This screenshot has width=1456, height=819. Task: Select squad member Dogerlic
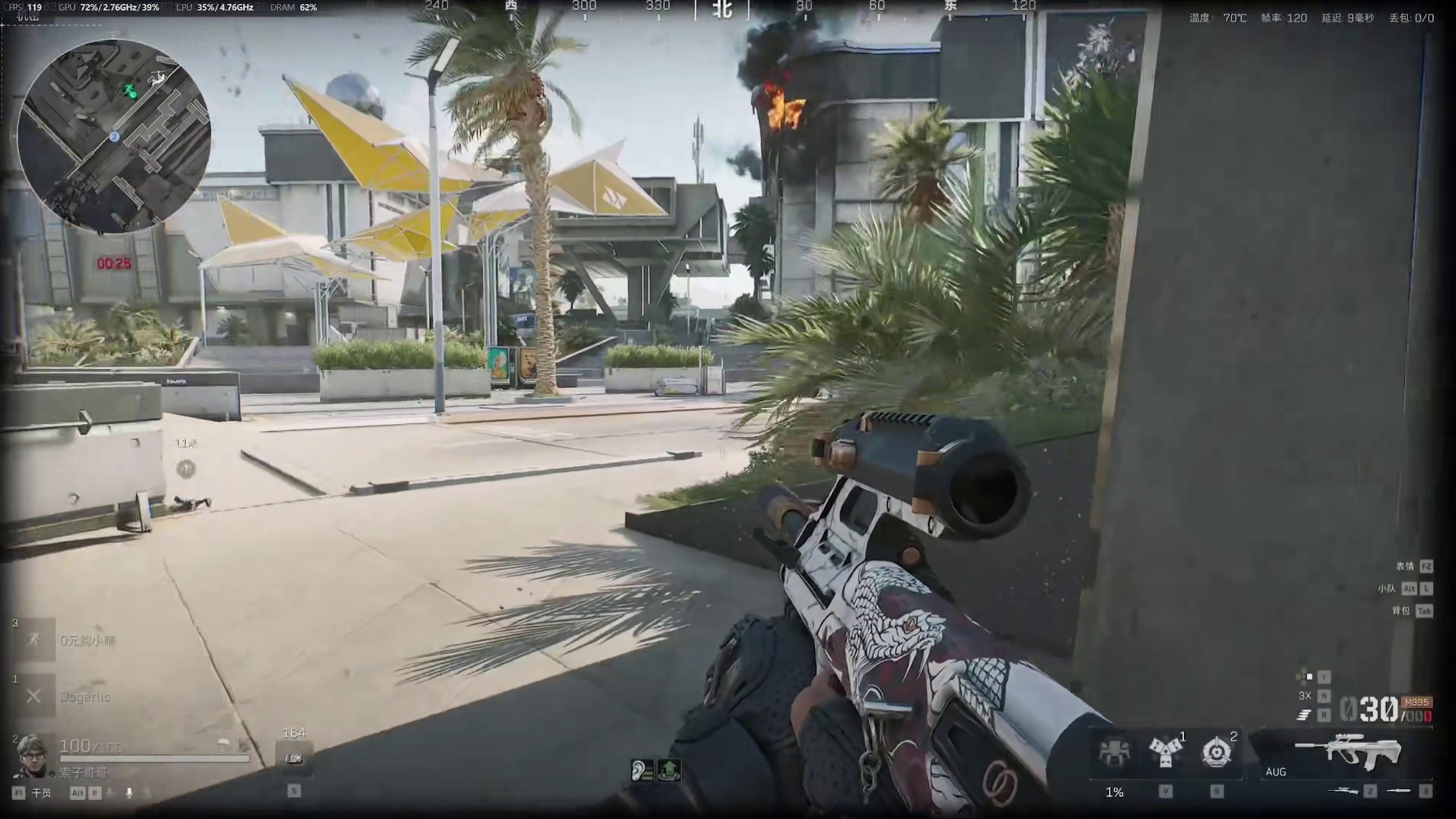[84, 697]
